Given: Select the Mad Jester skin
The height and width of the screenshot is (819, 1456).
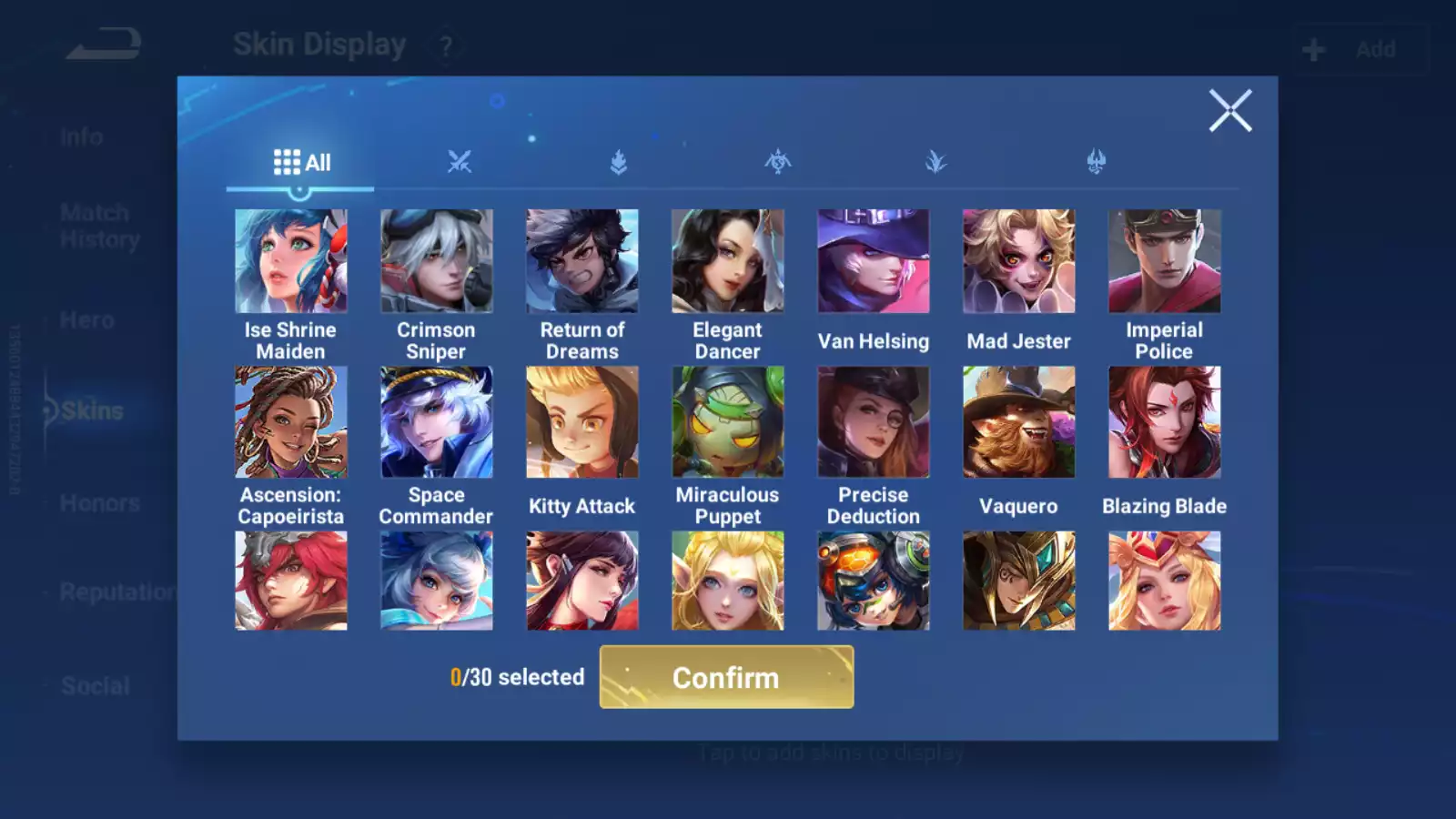Looking at the screenshot, I should [1019, 262].
